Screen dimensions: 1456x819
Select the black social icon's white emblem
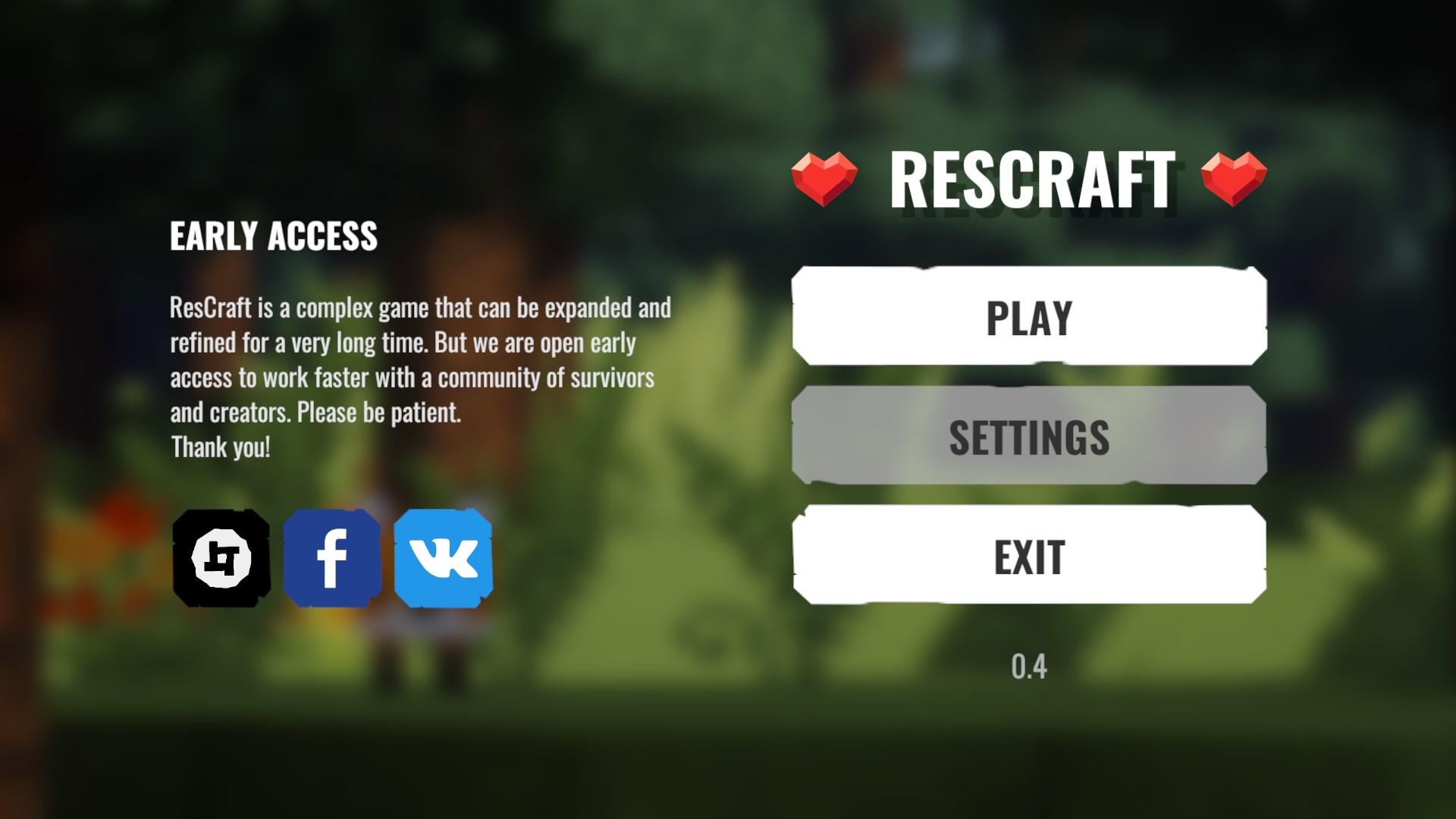pyautogui.click(x=221, y=559)
